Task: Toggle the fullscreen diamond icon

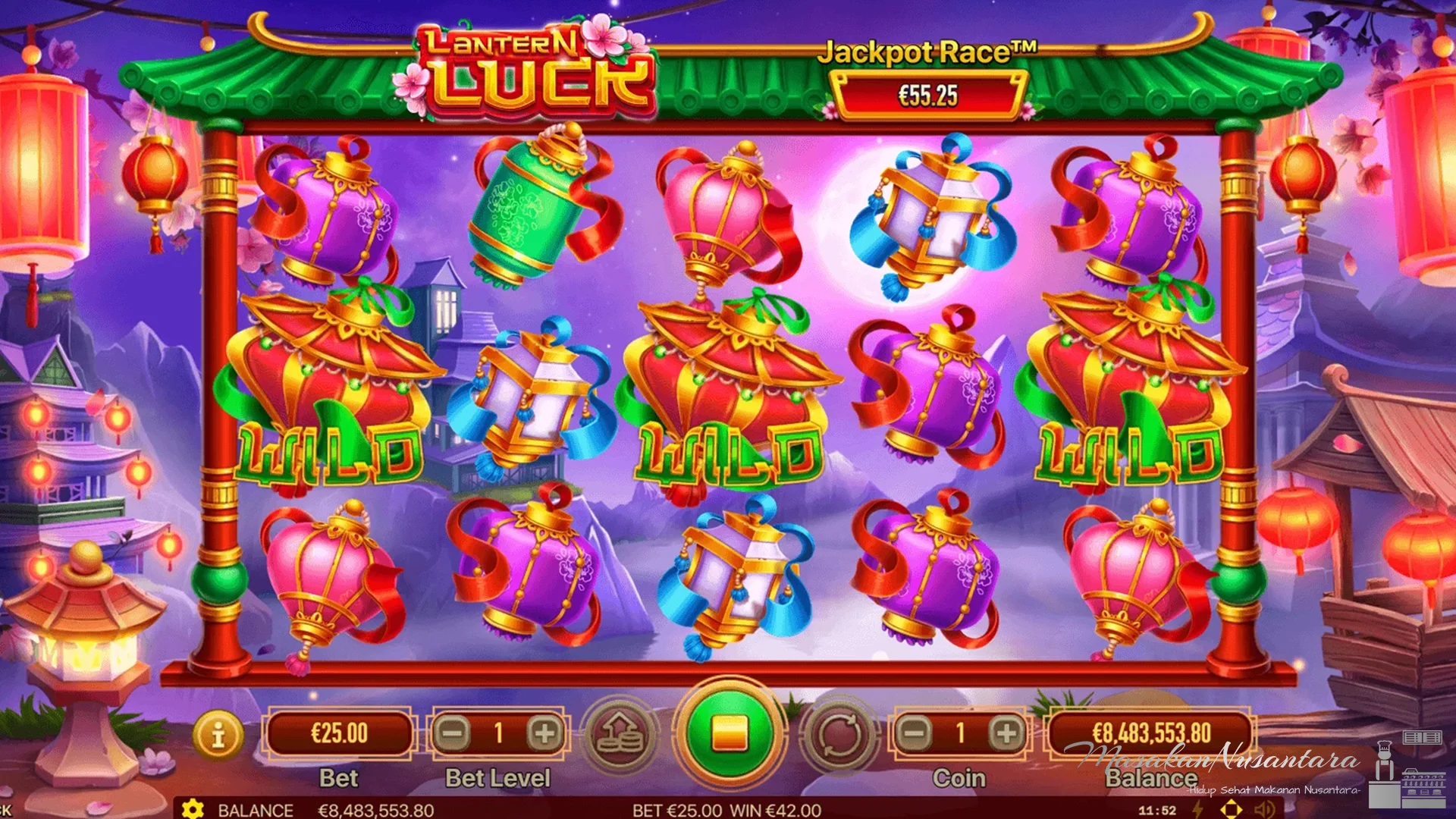Action: pos(1231,808)
